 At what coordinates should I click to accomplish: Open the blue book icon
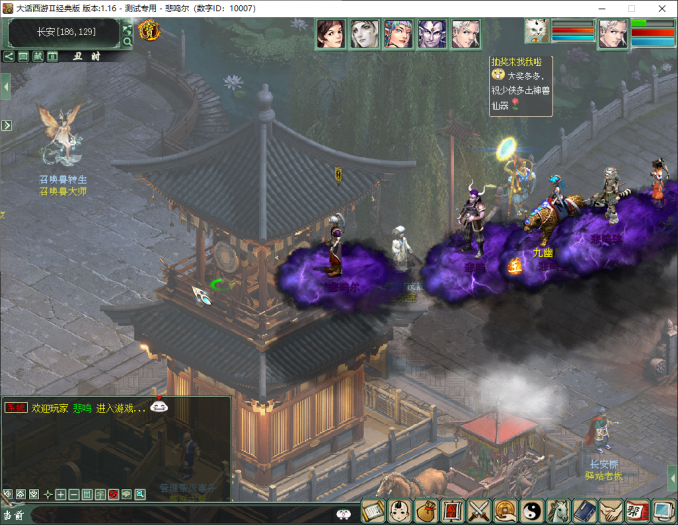point(584,511)
